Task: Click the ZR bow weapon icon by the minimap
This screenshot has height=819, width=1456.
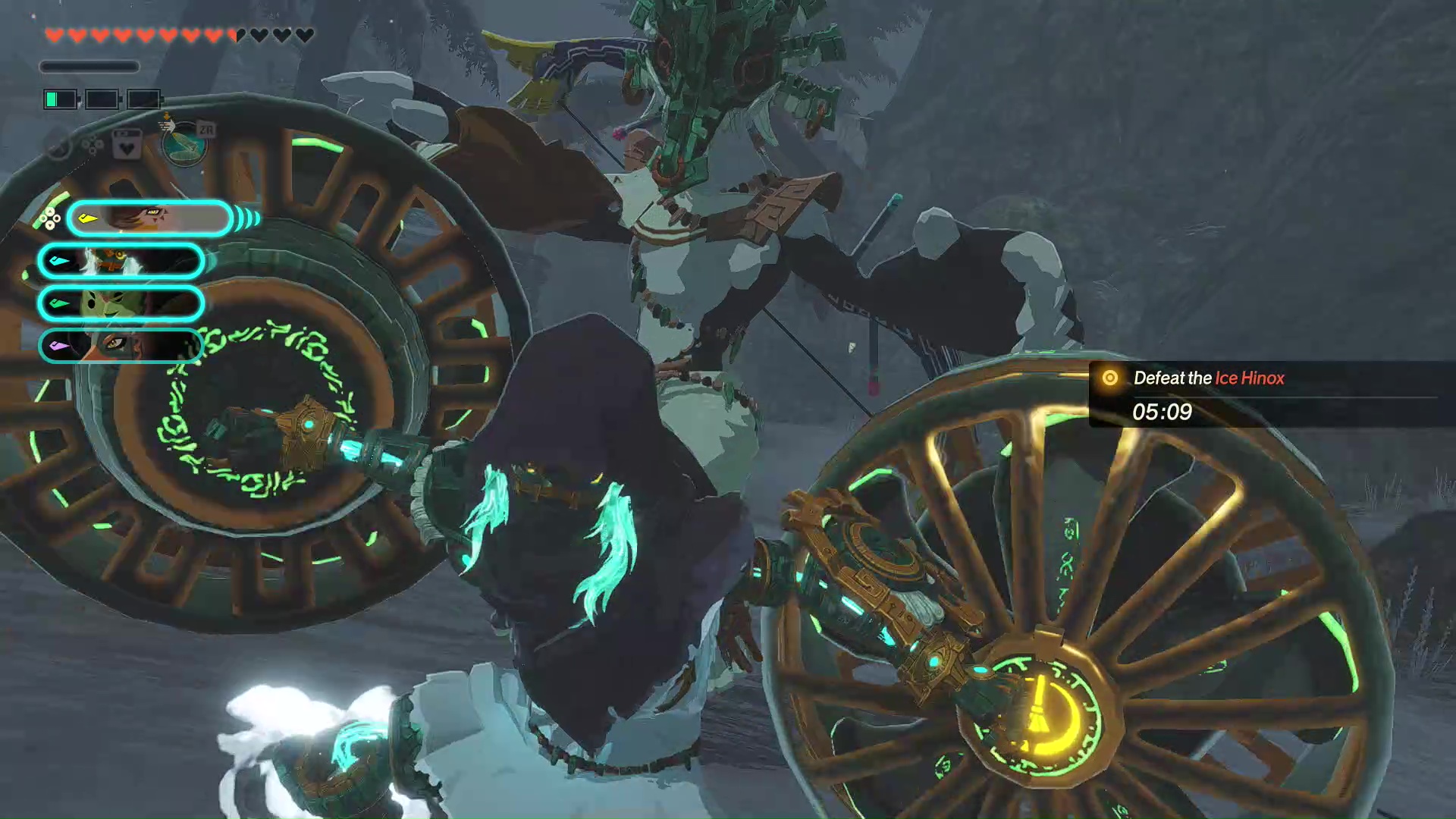Action: coord(206,130)
